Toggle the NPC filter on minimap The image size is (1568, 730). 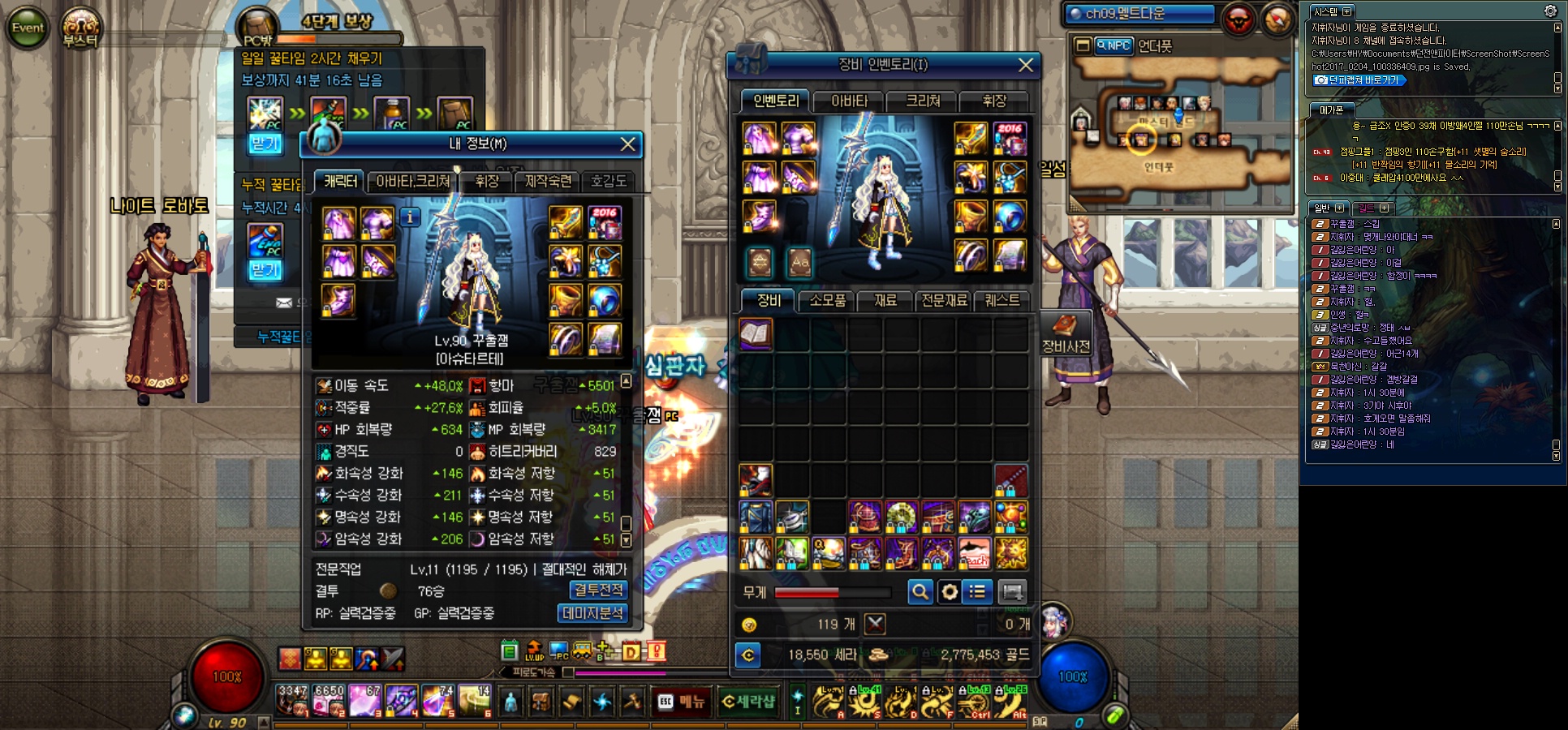tap(1114, 46)
